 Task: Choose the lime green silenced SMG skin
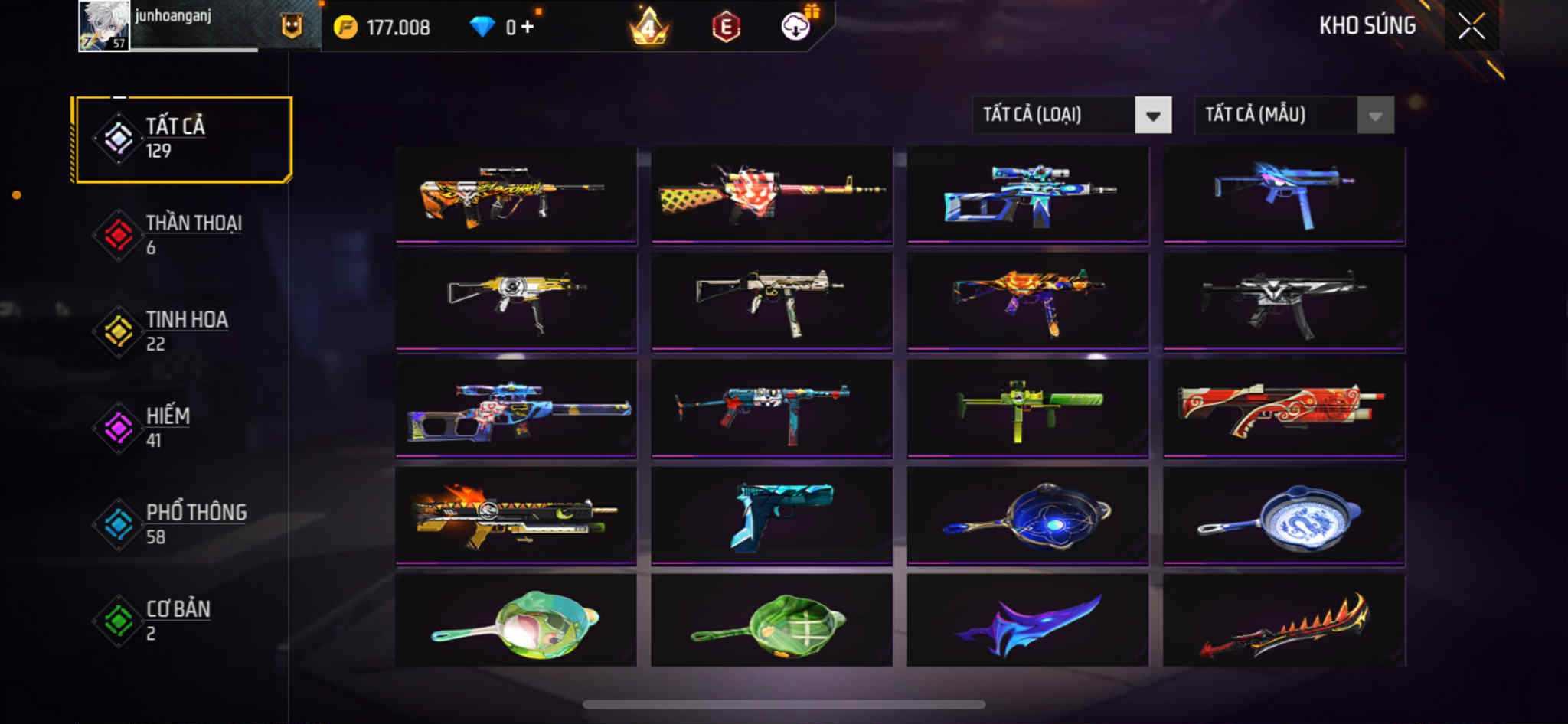coord(1027,408)
